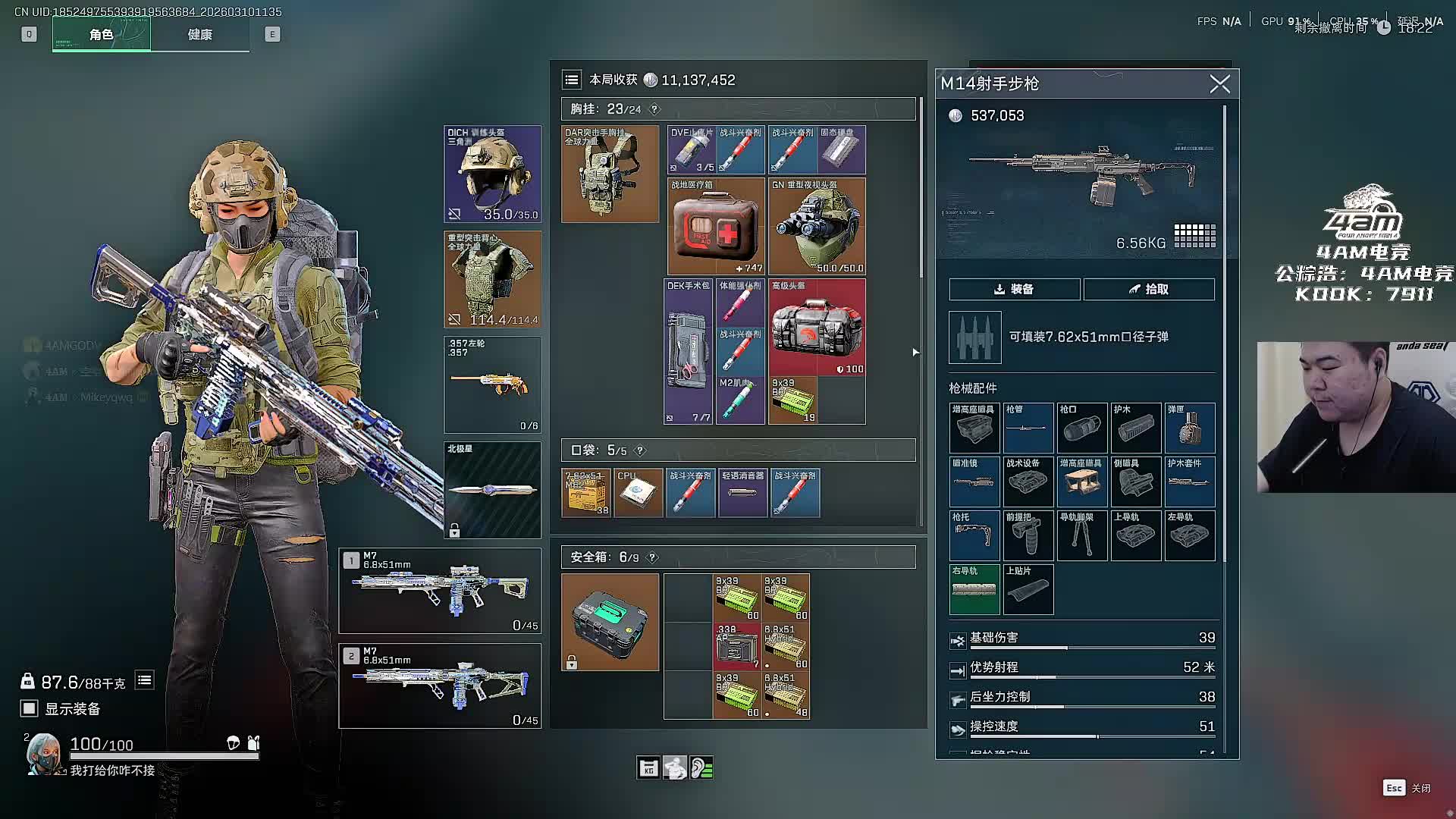Open the 枪托 stock attachment slot

974,535
